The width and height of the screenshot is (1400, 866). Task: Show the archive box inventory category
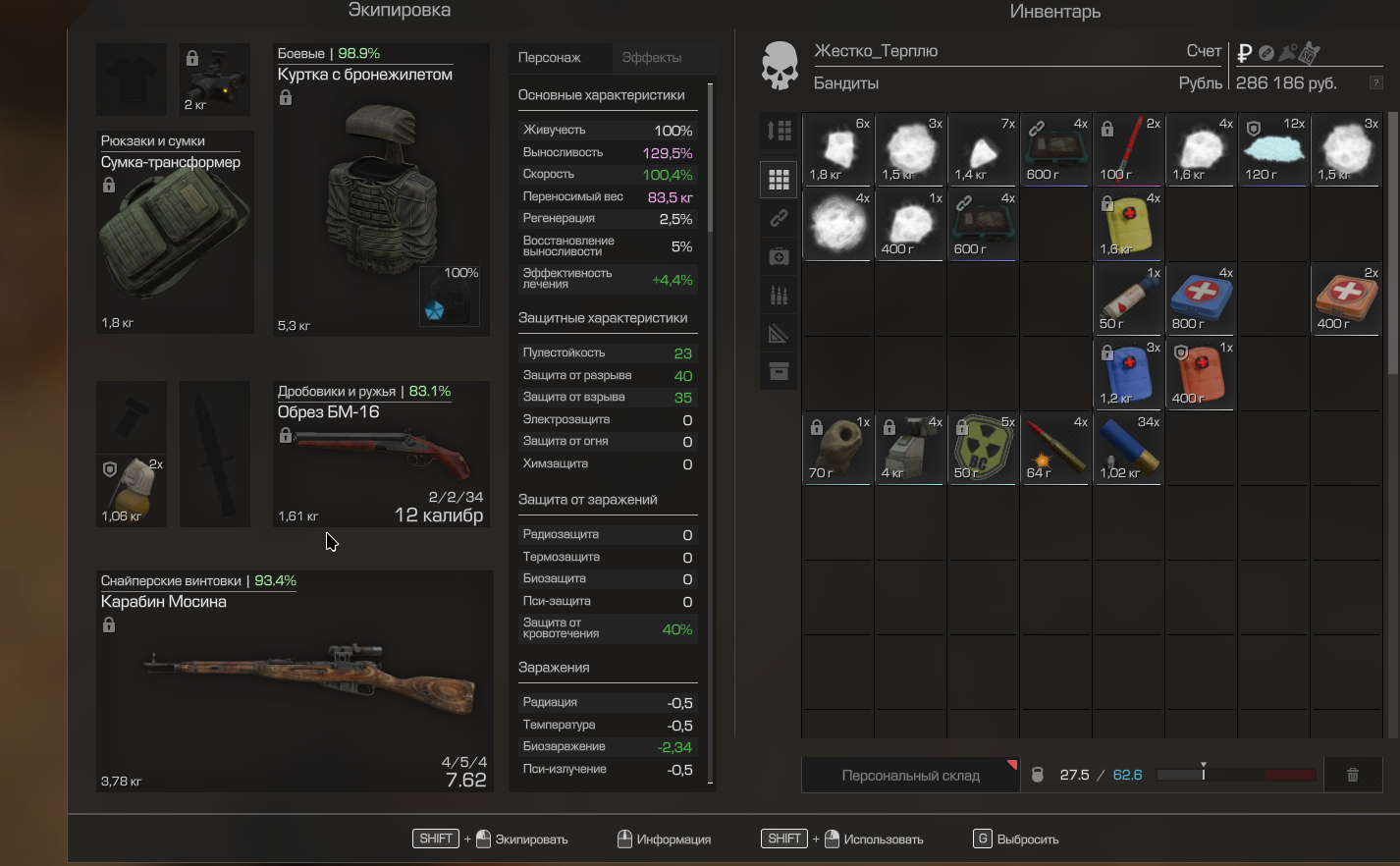tap(779, 371)
